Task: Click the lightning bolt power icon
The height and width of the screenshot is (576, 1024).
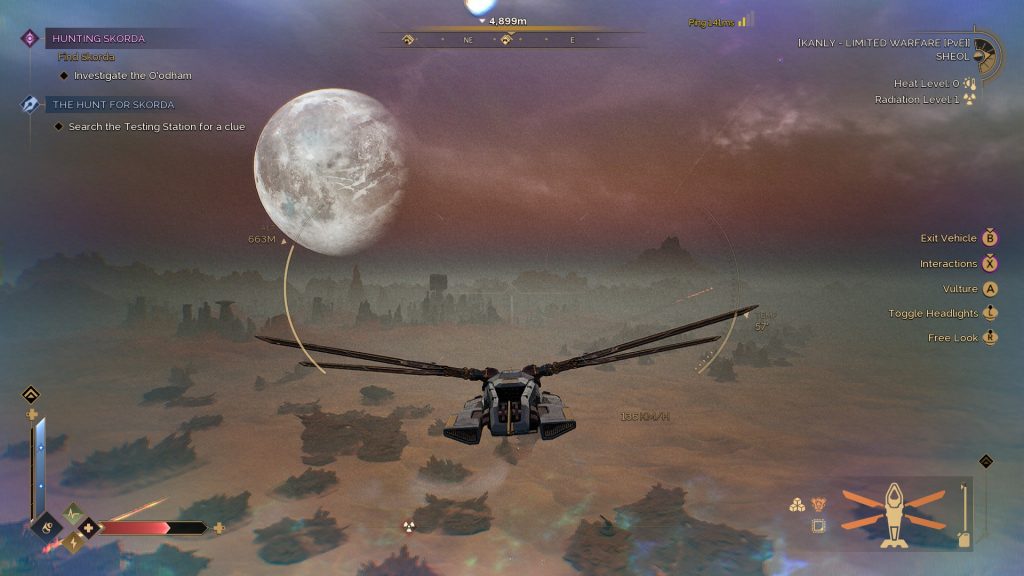Action: pyautogui.click(x=73, y=542)
